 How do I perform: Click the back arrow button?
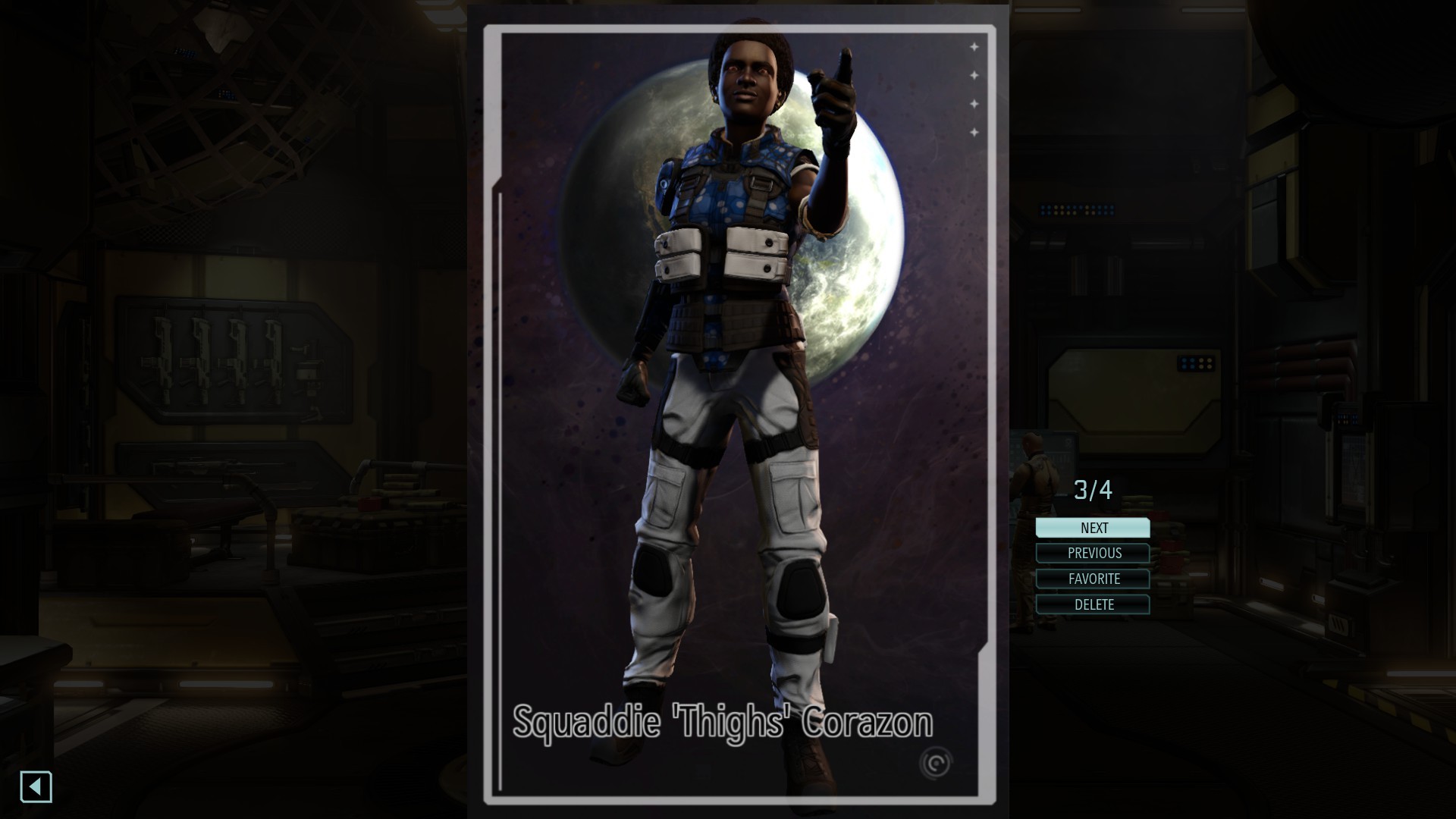click(36, 787)
